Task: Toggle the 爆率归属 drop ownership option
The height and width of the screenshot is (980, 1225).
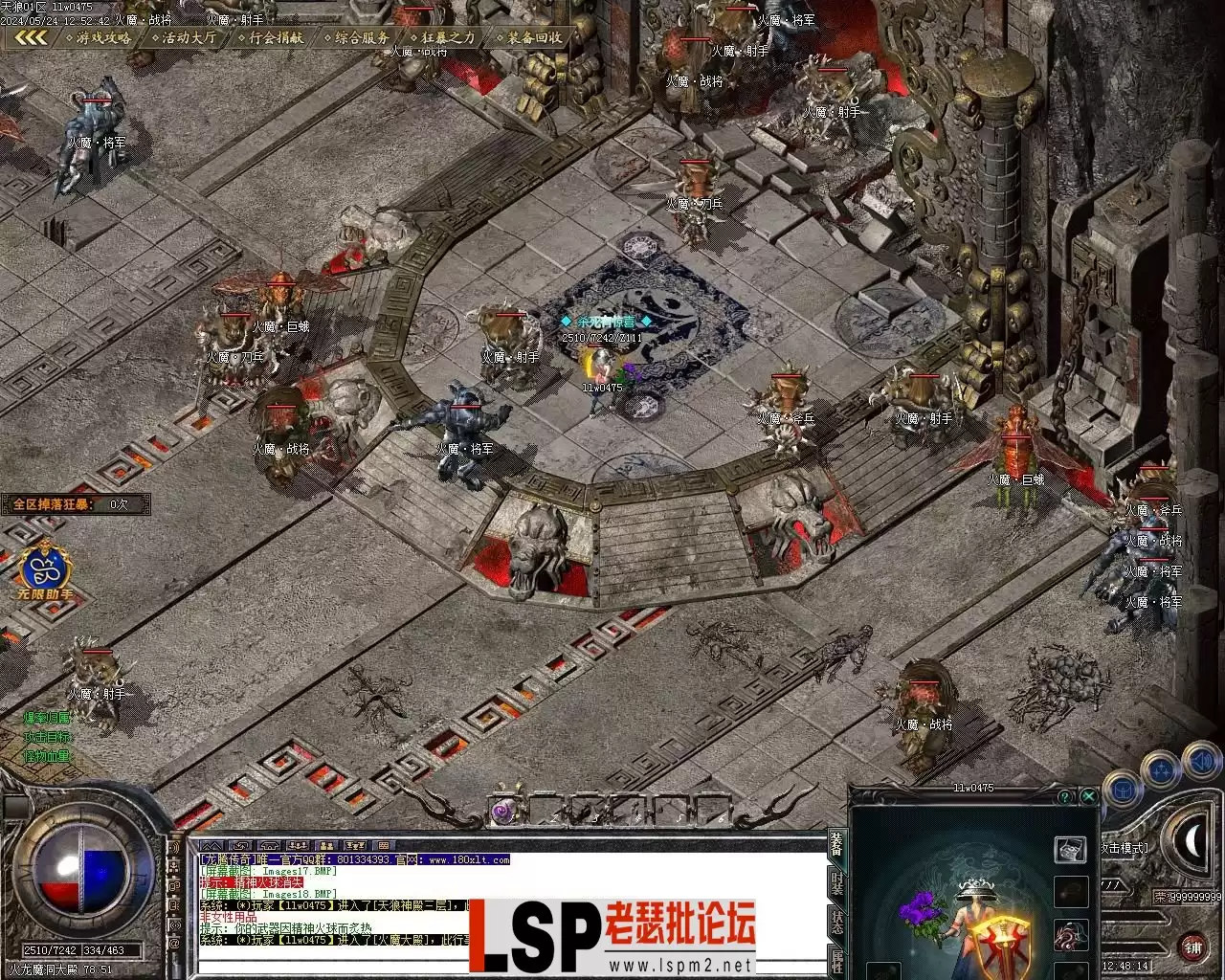Action: tap(47, 718)
